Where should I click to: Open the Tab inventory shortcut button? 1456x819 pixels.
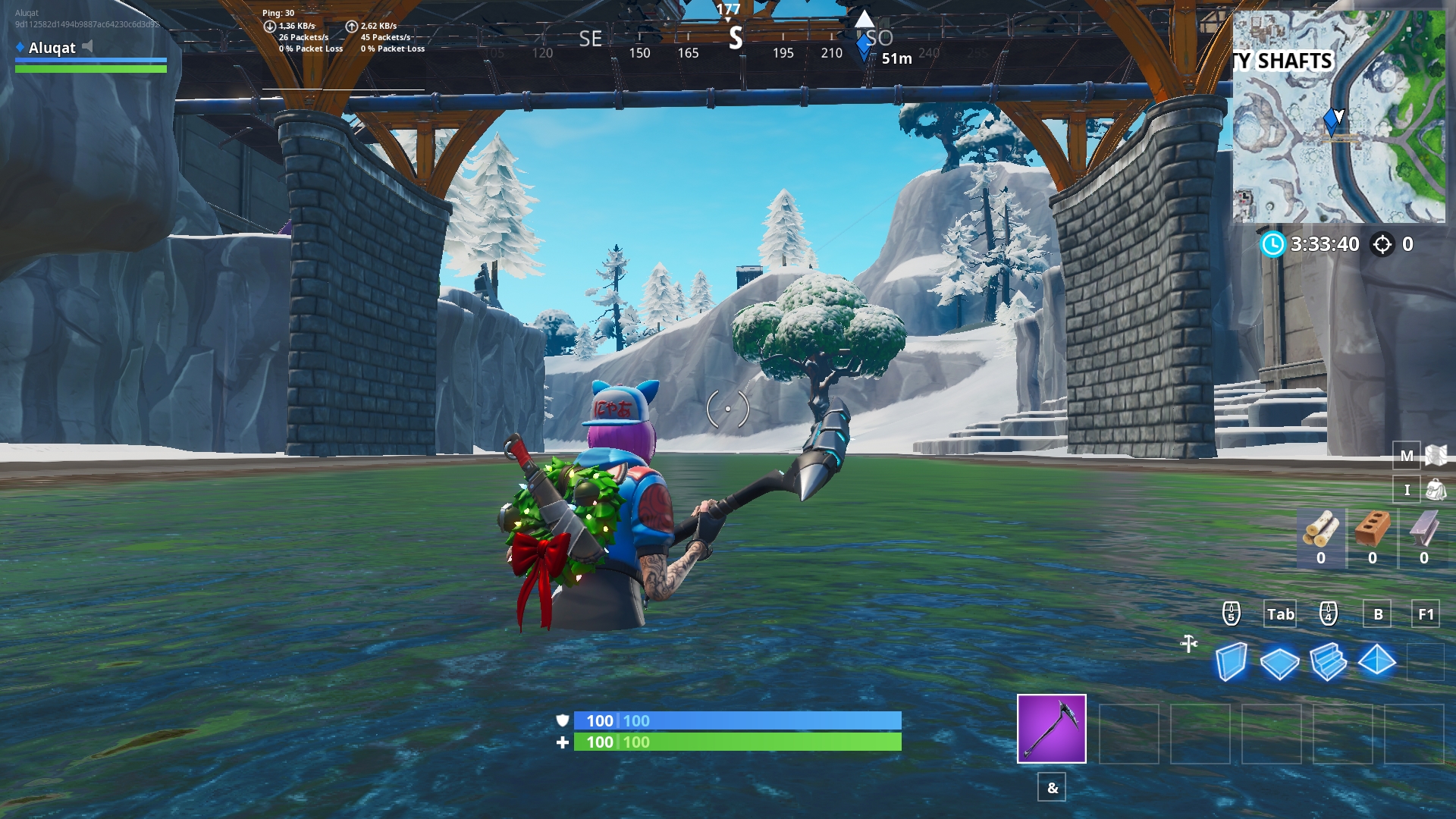1280,614
